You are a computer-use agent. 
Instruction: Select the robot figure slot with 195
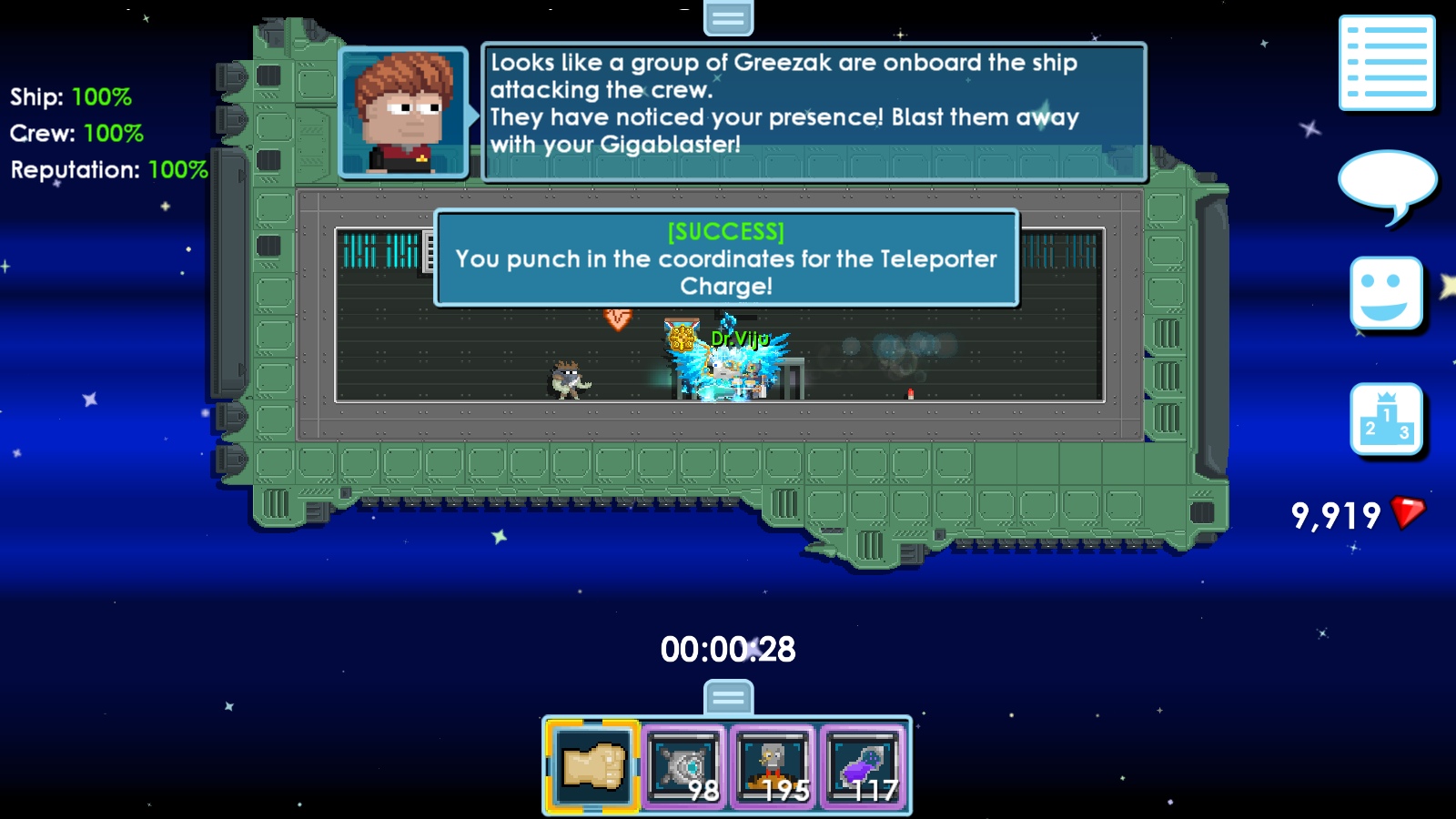coord(773,766)
